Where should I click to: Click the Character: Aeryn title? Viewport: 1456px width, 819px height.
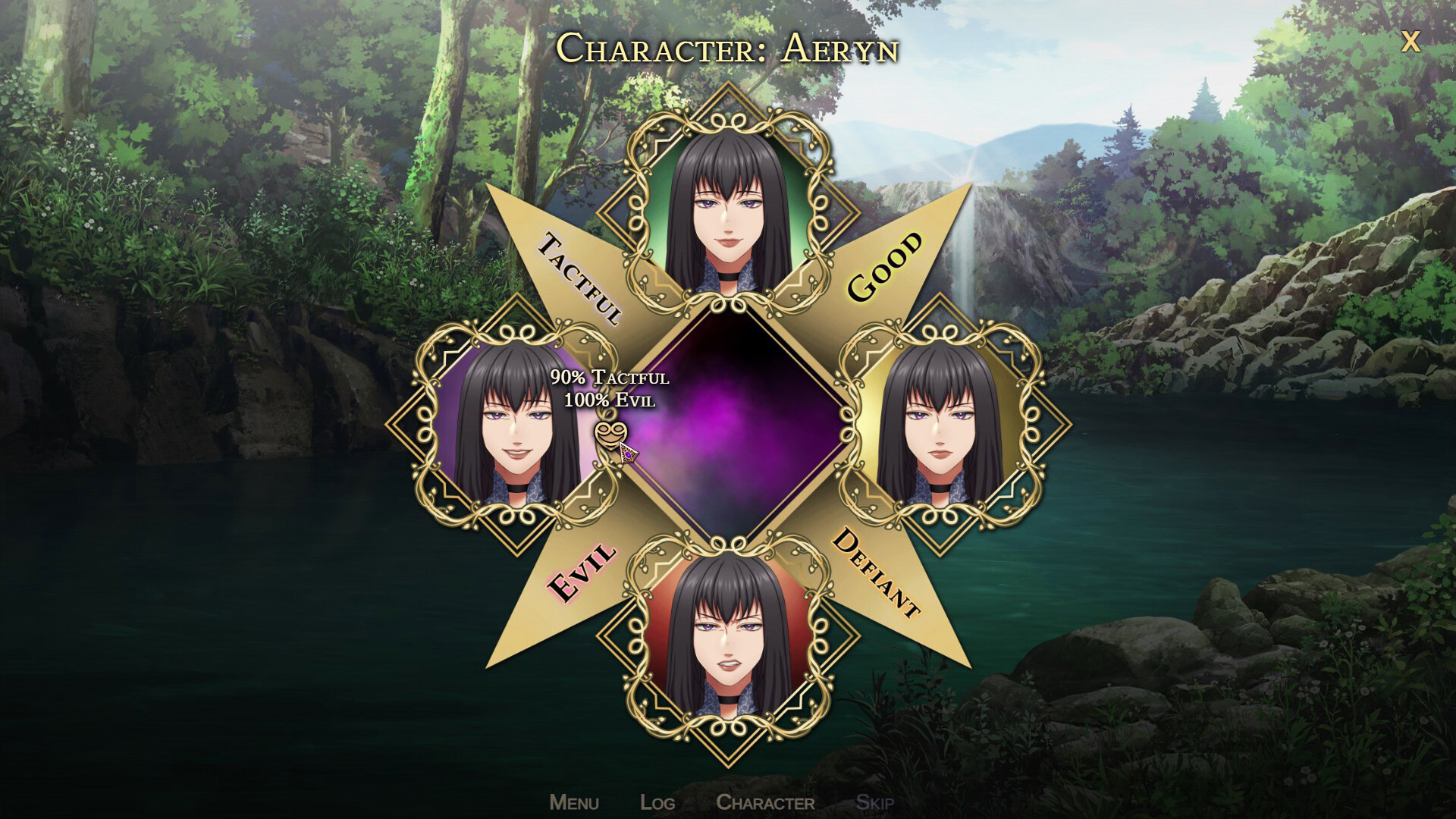[x=728, y=47]
